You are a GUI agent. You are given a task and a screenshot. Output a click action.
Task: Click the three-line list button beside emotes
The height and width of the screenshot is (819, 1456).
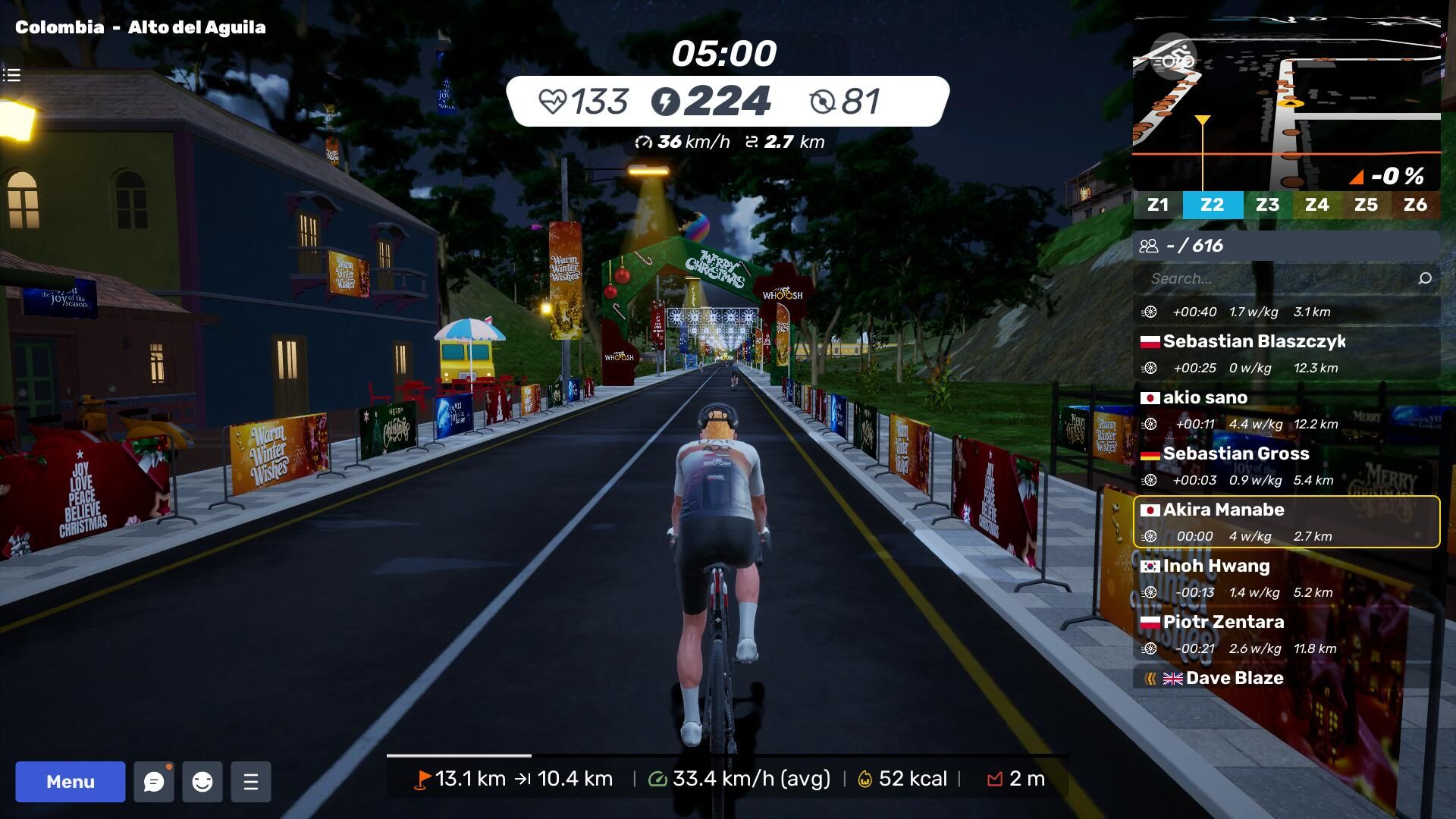tap(251, 782)
